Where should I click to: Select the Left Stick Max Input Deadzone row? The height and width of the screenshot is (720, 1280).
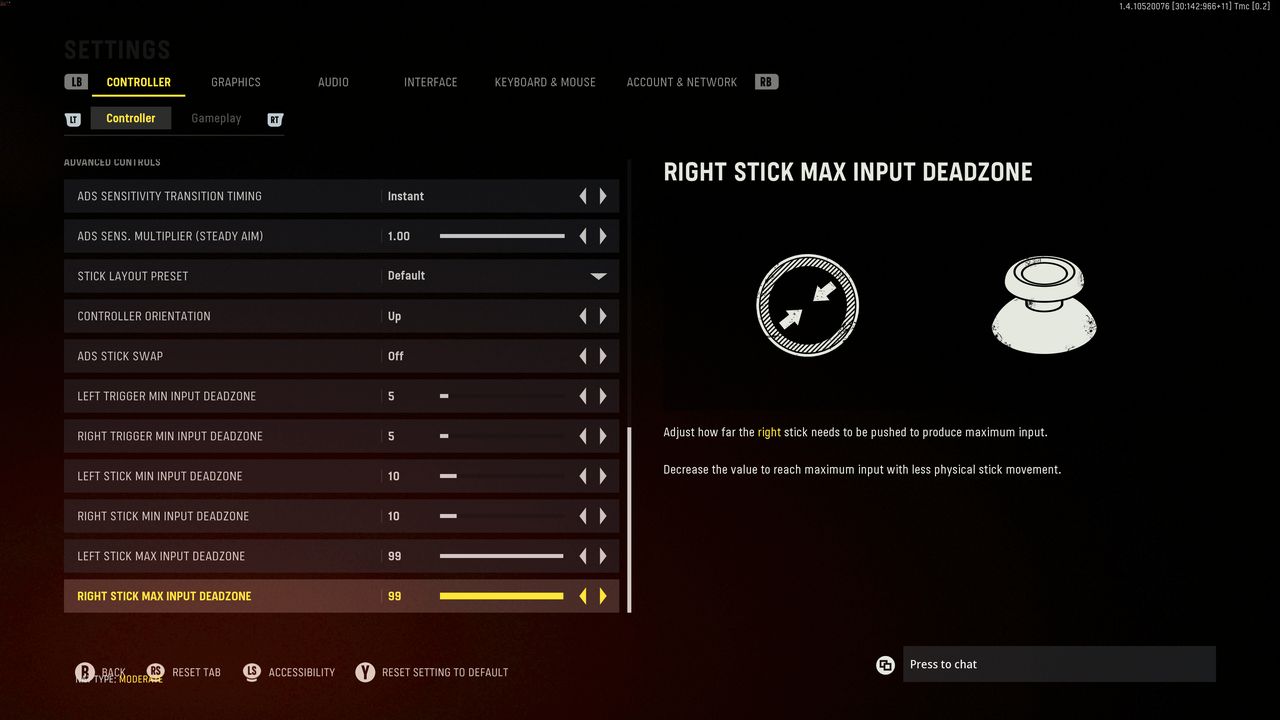(x=220, y=556)
